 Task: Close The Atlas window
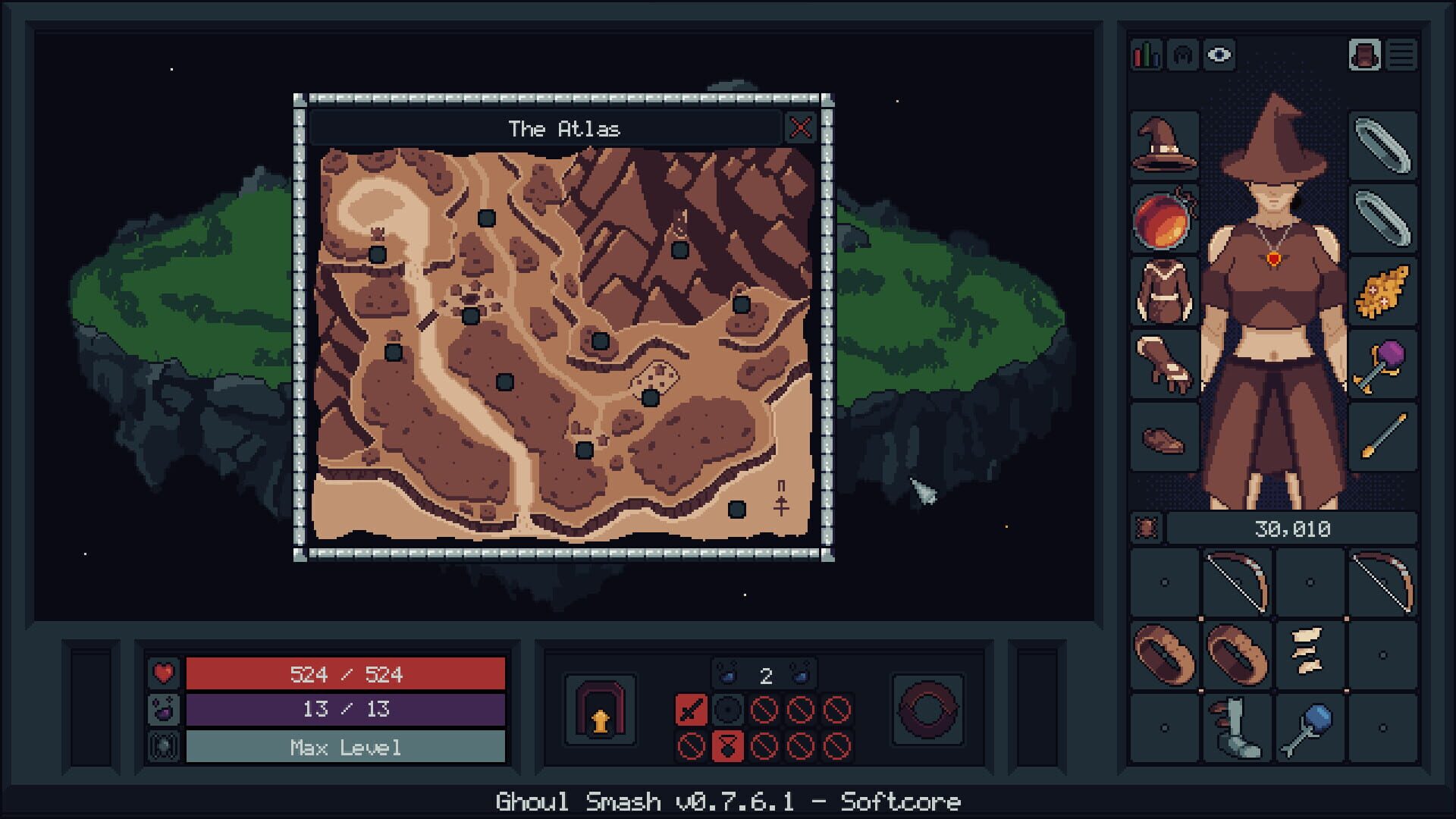(x=802, y=128)
